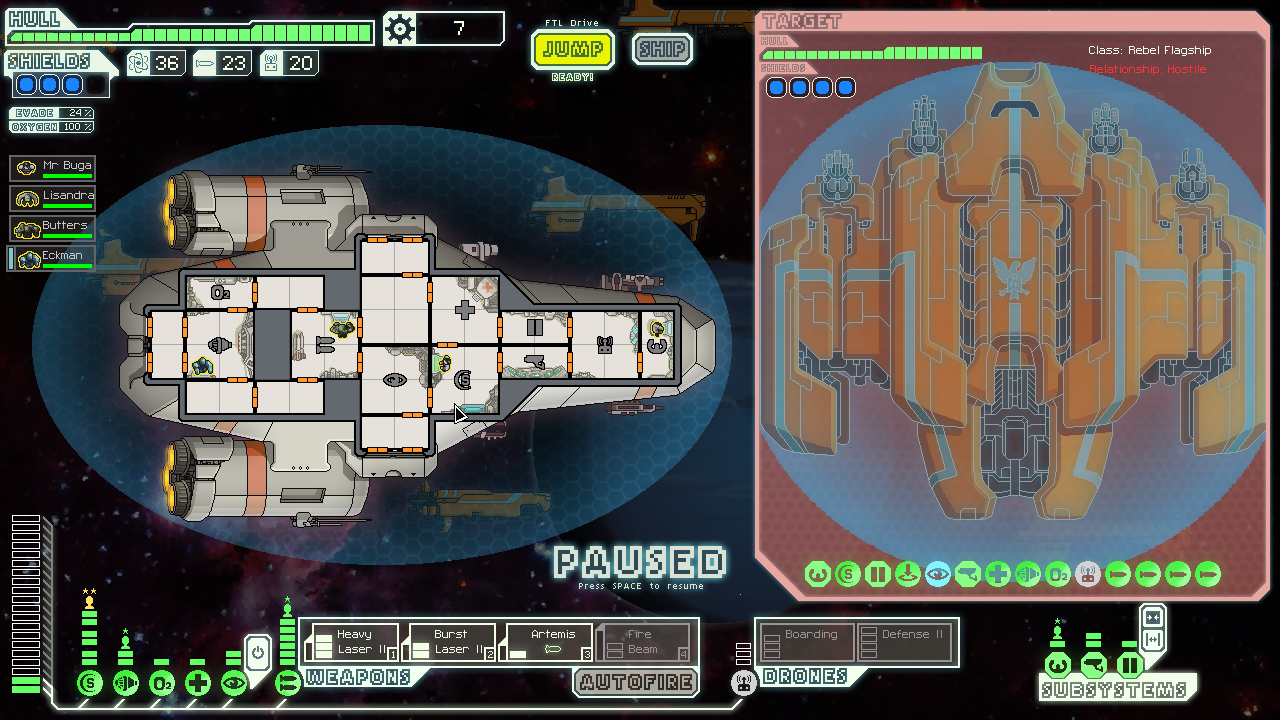
Task: Click the Engines system icon
Action: tap(125, 684)
